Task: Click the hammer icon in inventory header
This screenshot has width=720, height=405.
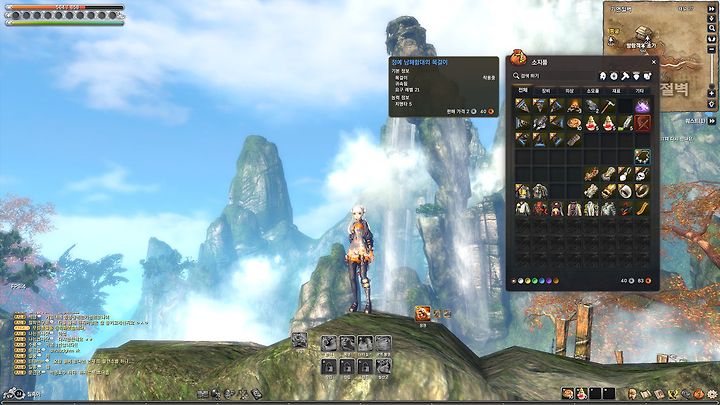Action: (x=626, y=75)
